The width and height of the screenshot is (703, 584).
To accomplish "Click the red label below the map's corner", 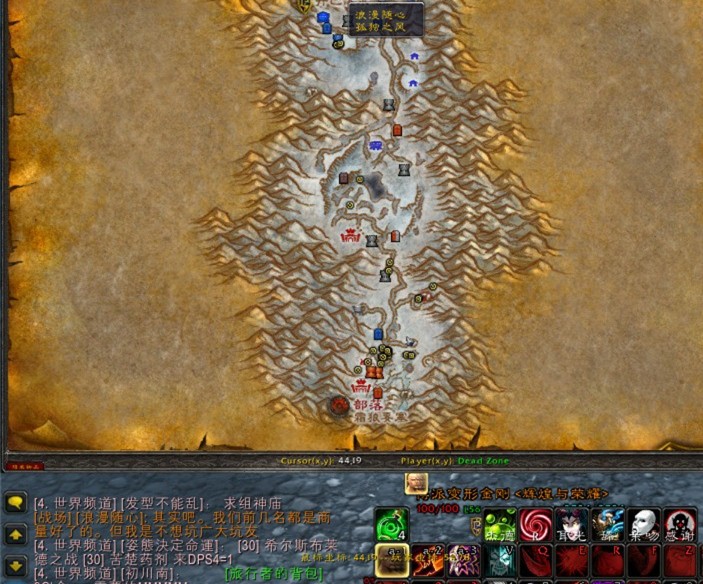I will [21, 465].
